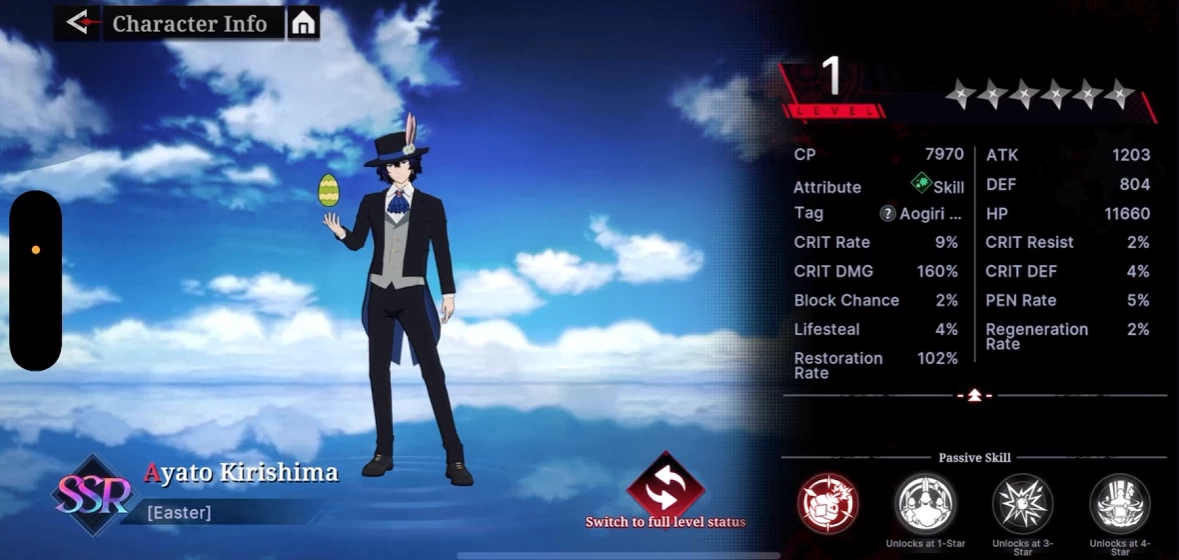
Task: Return to home screen via house icon
Action: pyautogui.click(x=303, y=23)
